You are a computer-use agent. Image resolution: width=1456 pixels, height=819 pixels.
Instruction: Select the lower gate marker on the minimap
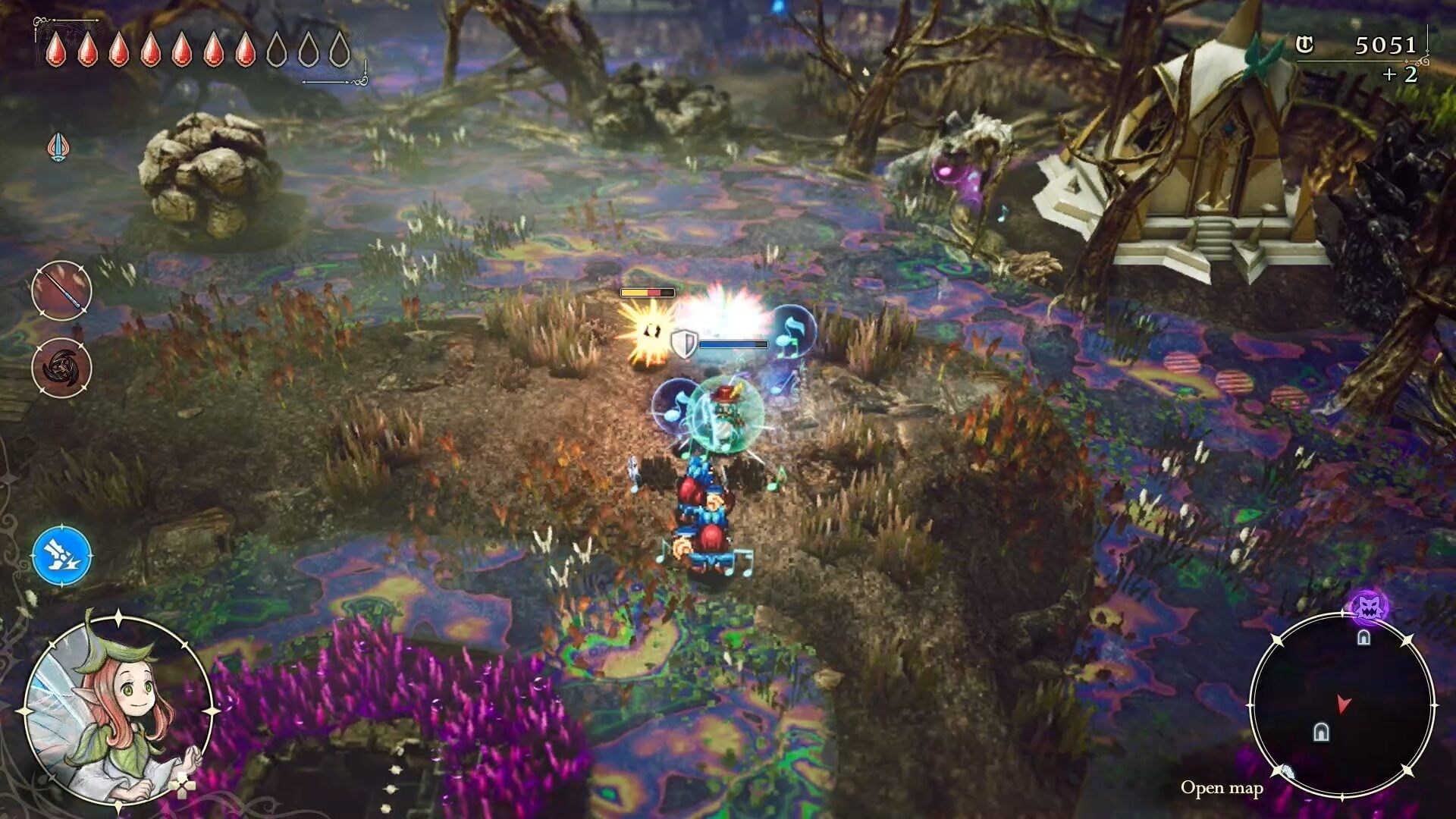pyautogui.click(x=1323, y=730)
